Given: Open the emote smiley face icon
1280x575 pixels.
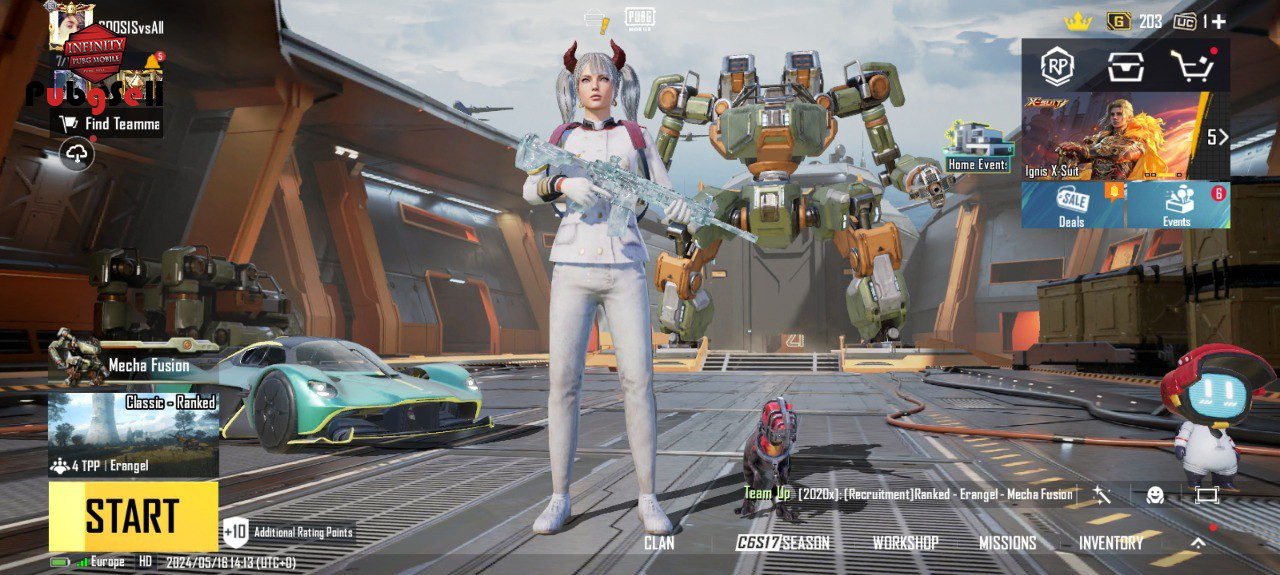Looking at the screenshot, I should click(1155, 494).
